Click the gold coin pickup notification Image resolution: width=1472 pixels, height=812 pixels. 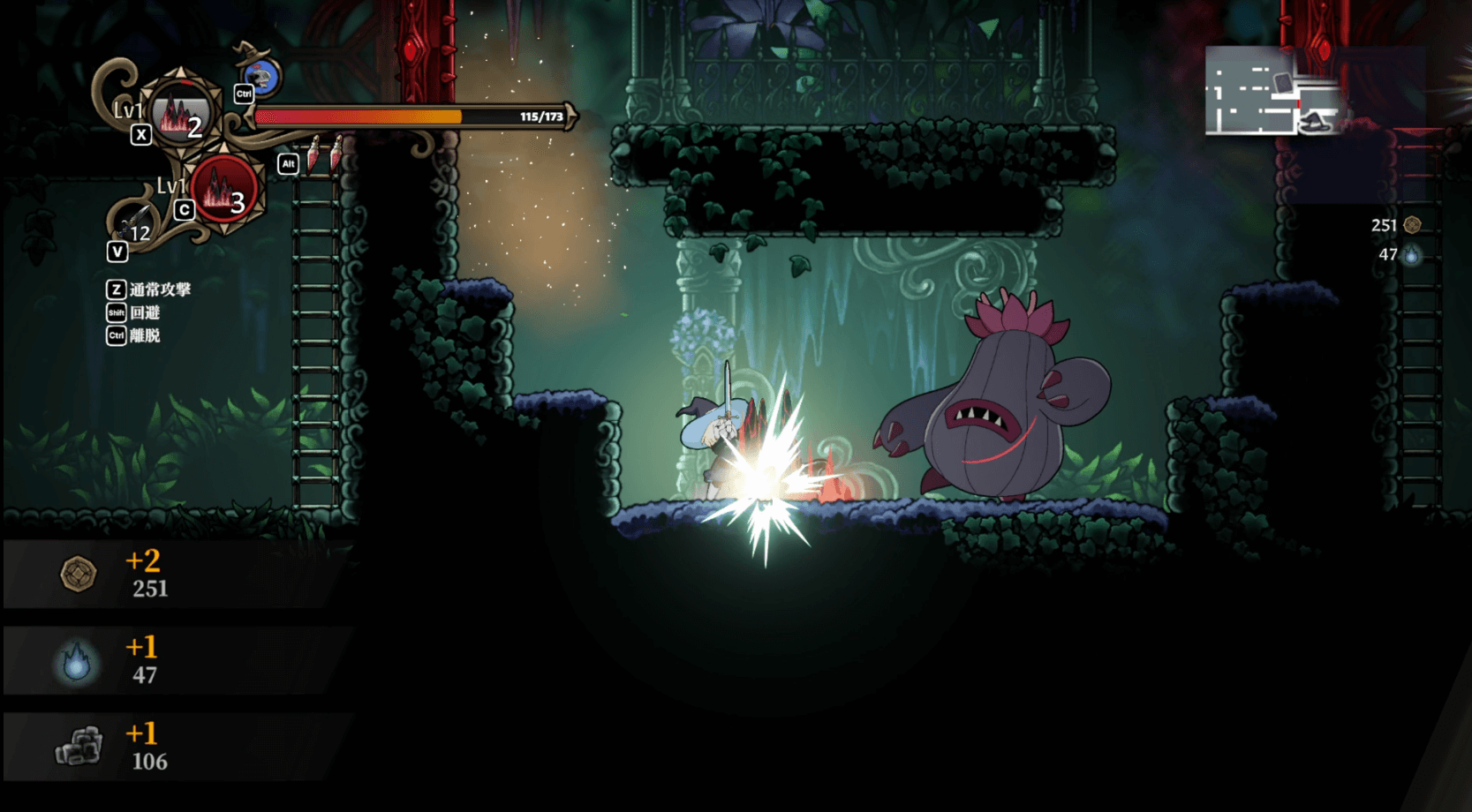tap(177, 574)
